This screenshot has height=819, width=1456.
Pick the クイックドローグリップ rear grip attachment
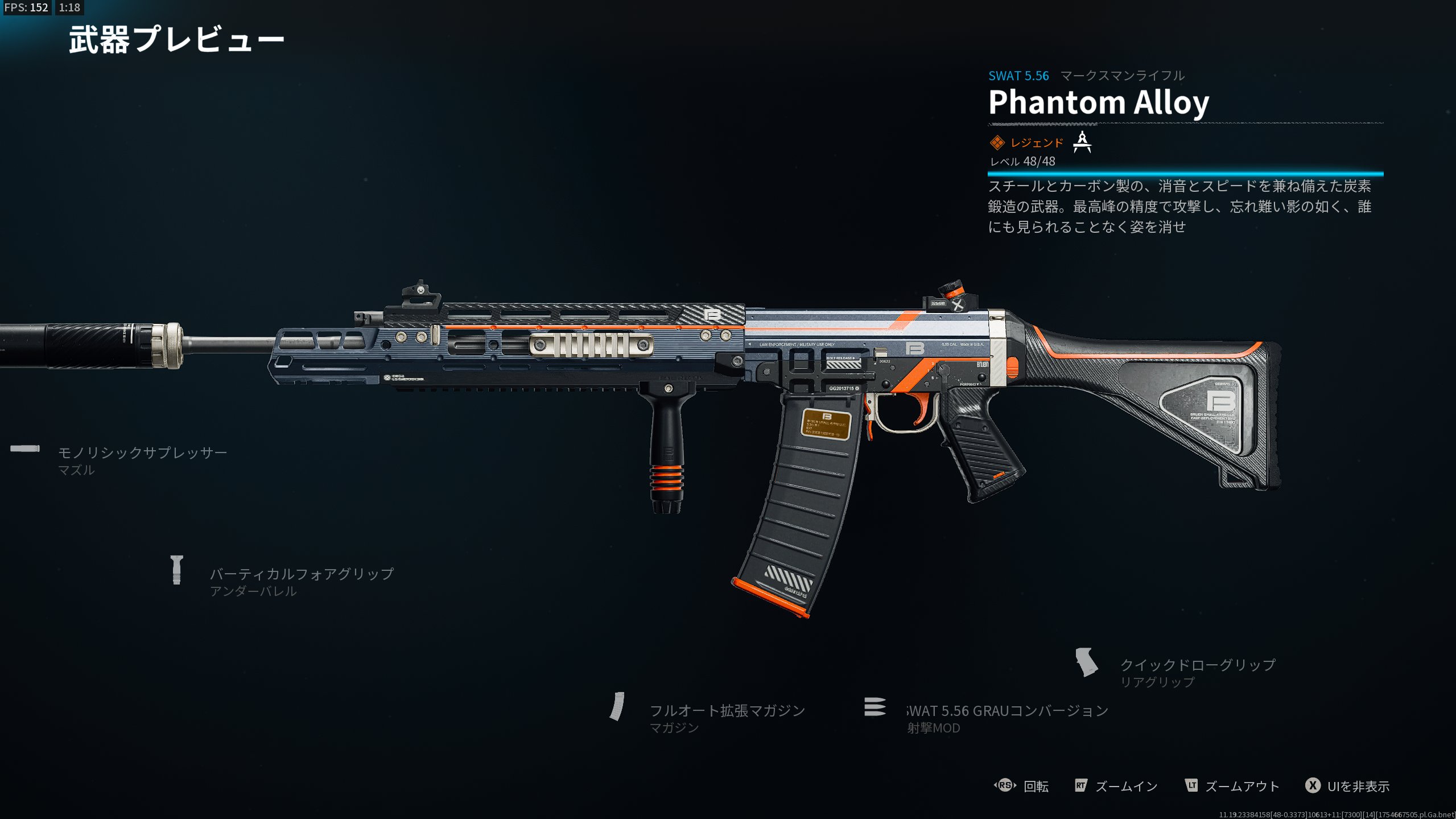pos(1197,665)
